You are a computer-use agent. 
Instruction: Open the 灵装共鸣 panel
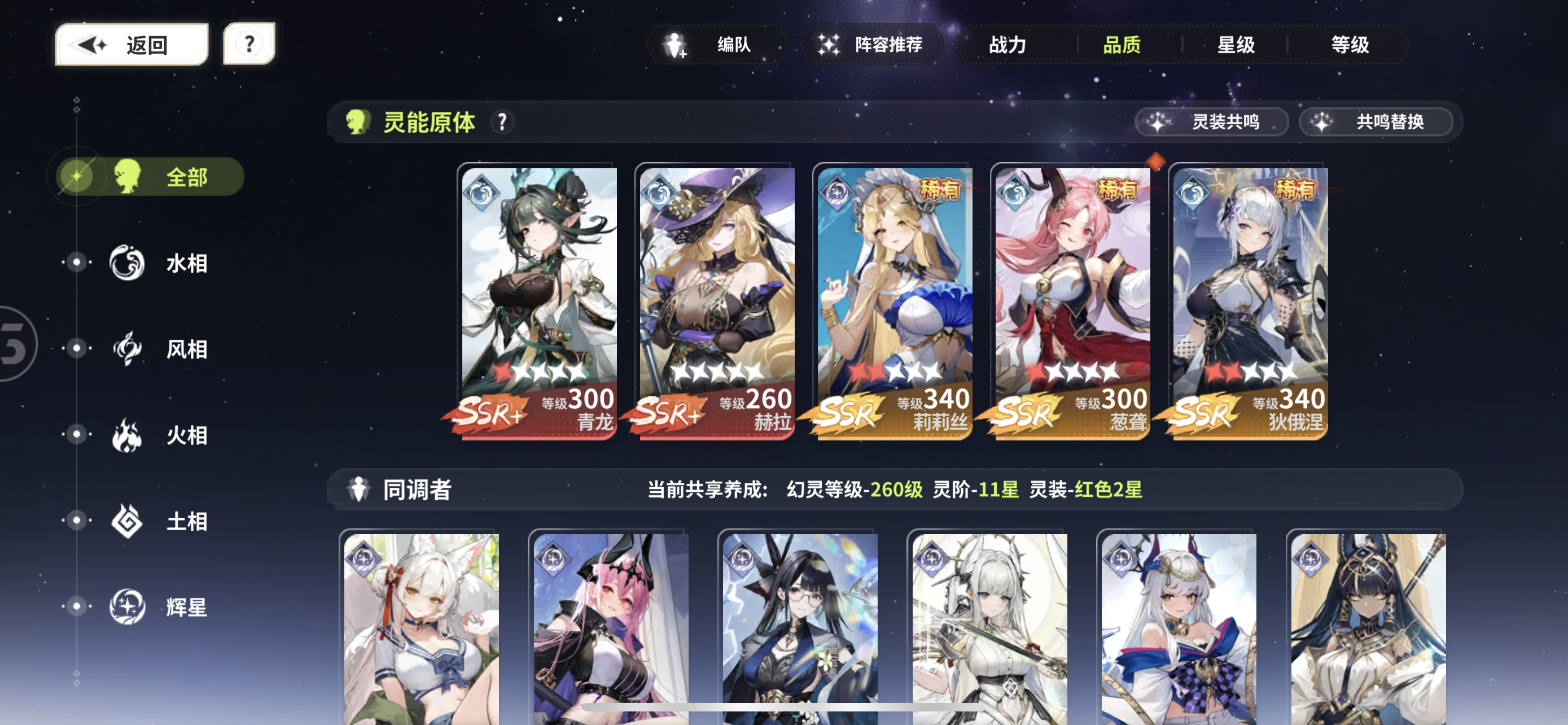(x=1211, y=122)
